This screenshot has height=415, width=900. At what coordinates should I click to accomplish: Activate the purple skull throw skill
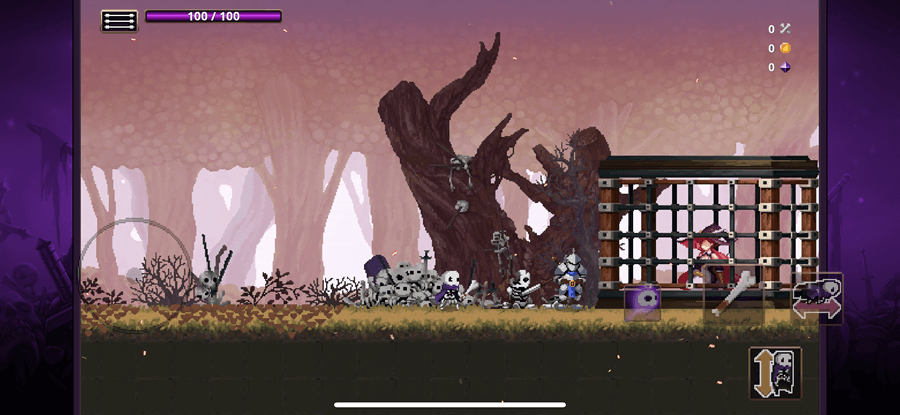tap(642, 302)
